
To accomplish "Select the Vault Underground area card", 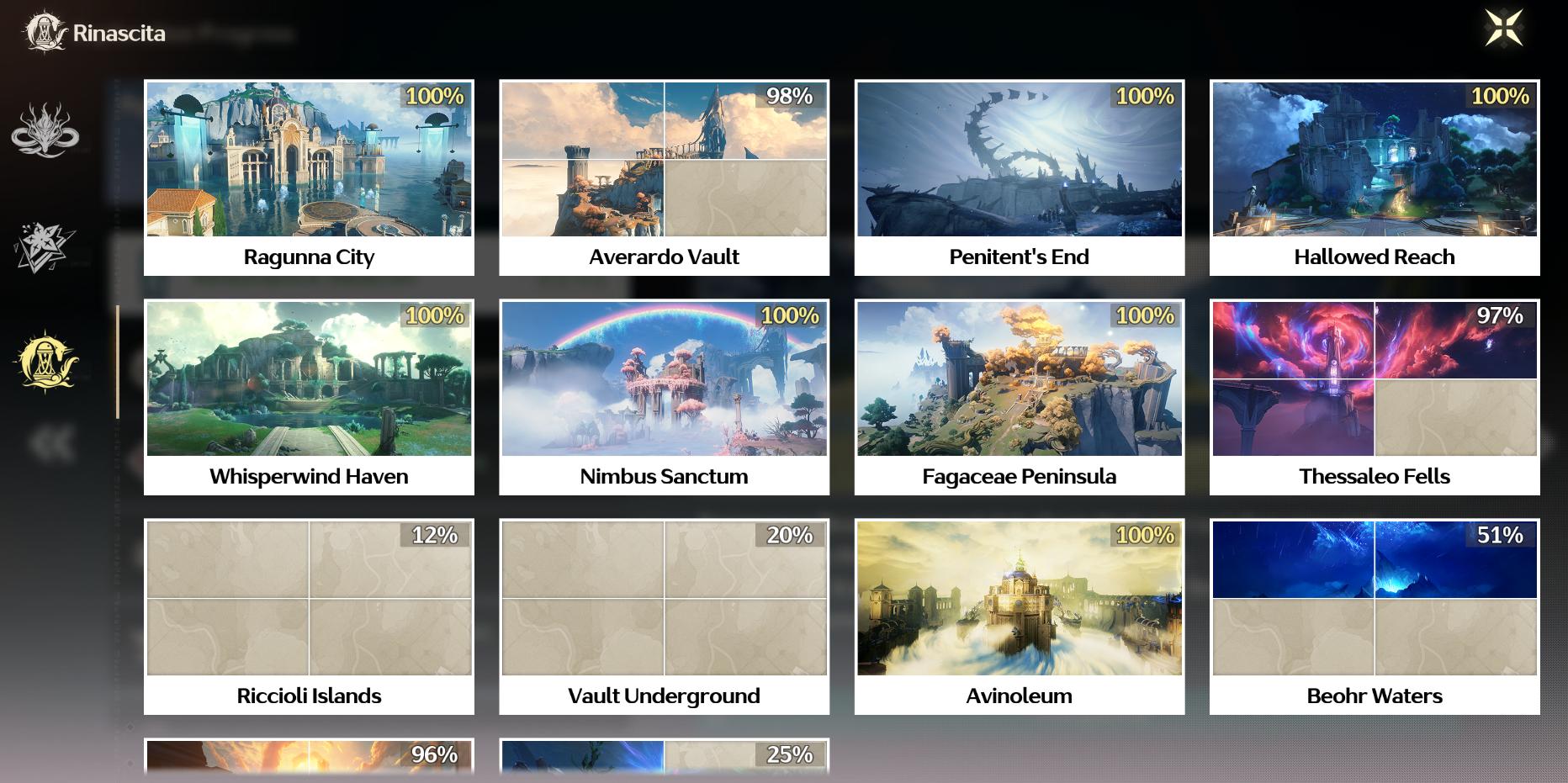I will point(664,616).
